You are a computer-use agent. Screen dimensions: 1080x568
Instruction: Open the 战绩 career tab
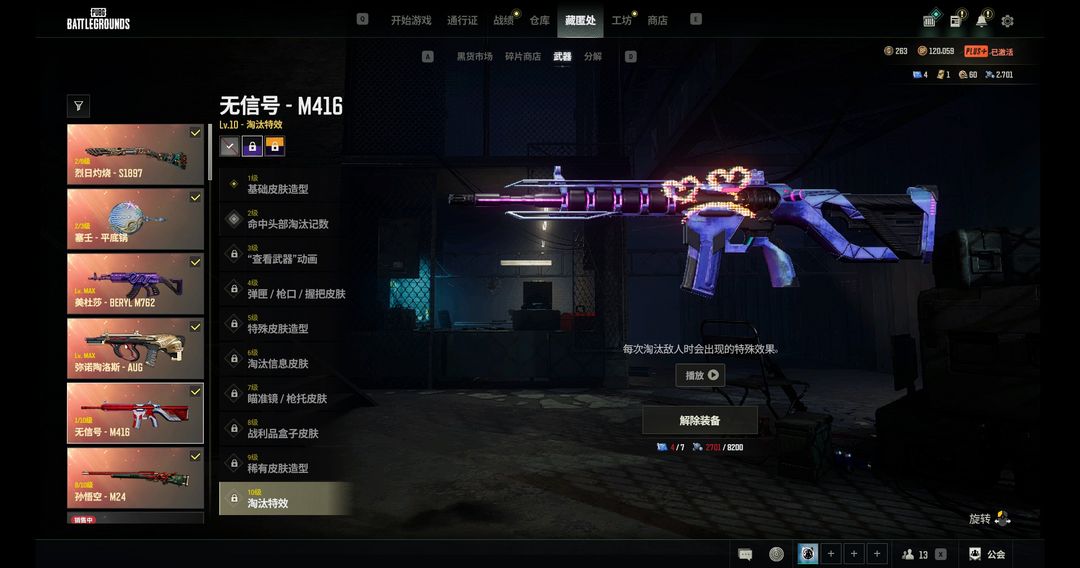(x=503, y=20)
